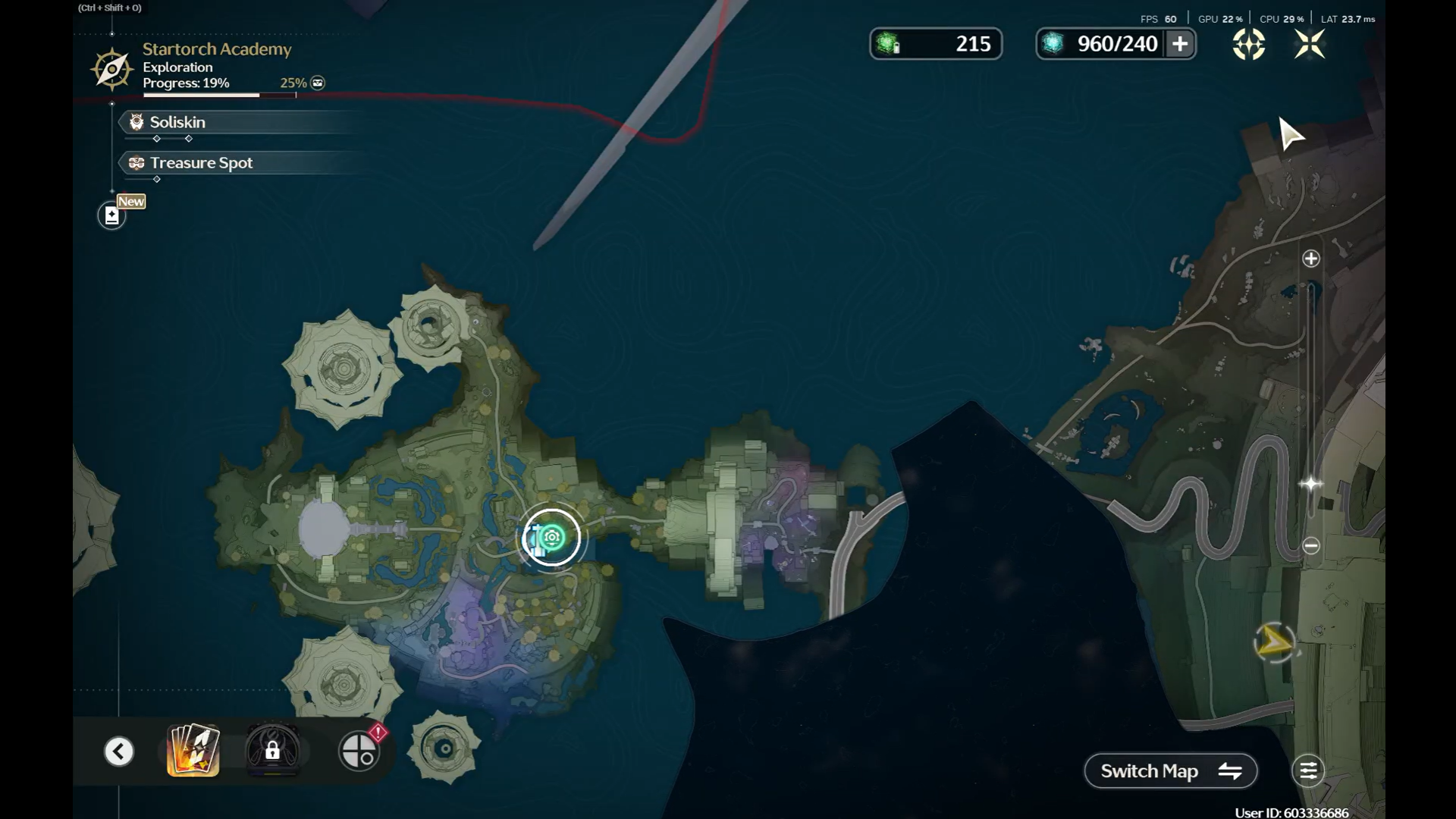
Task: Click the Switch Map button
Action: [1170, 771]
